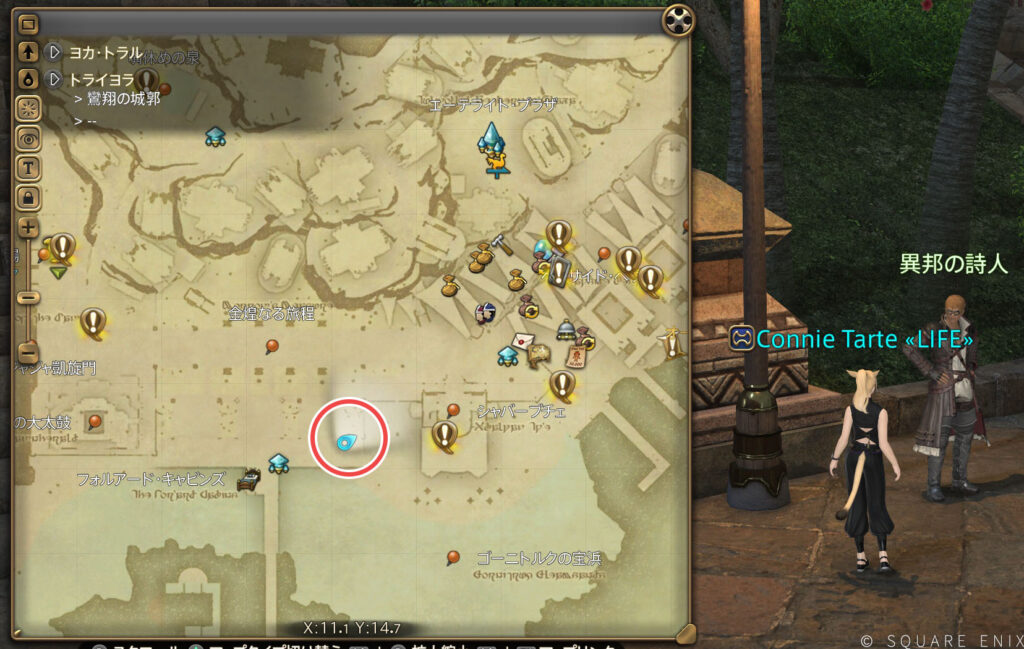Viewport: 1024px width, 649px height.
Task: Toggle the map lock button
Action: click(x=28, y=195)
